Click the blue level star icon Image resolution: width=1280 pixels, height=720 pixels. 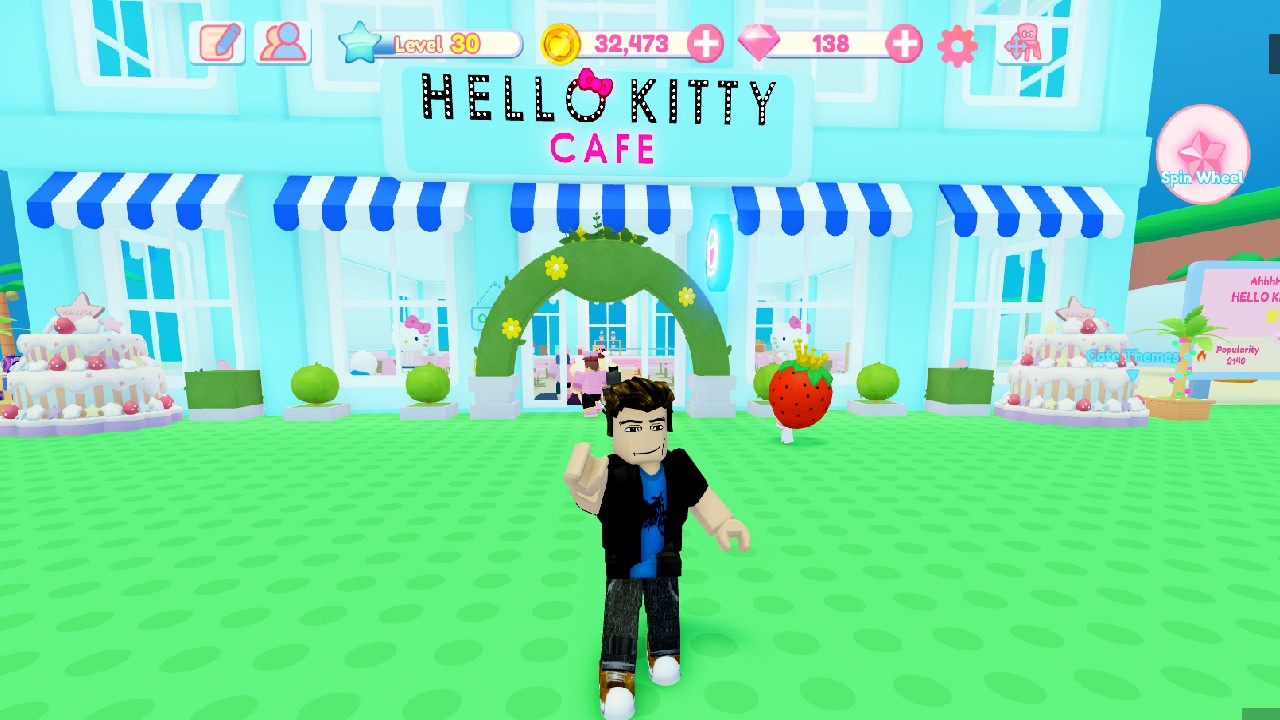pyautogui.click(x=362, y=41)
